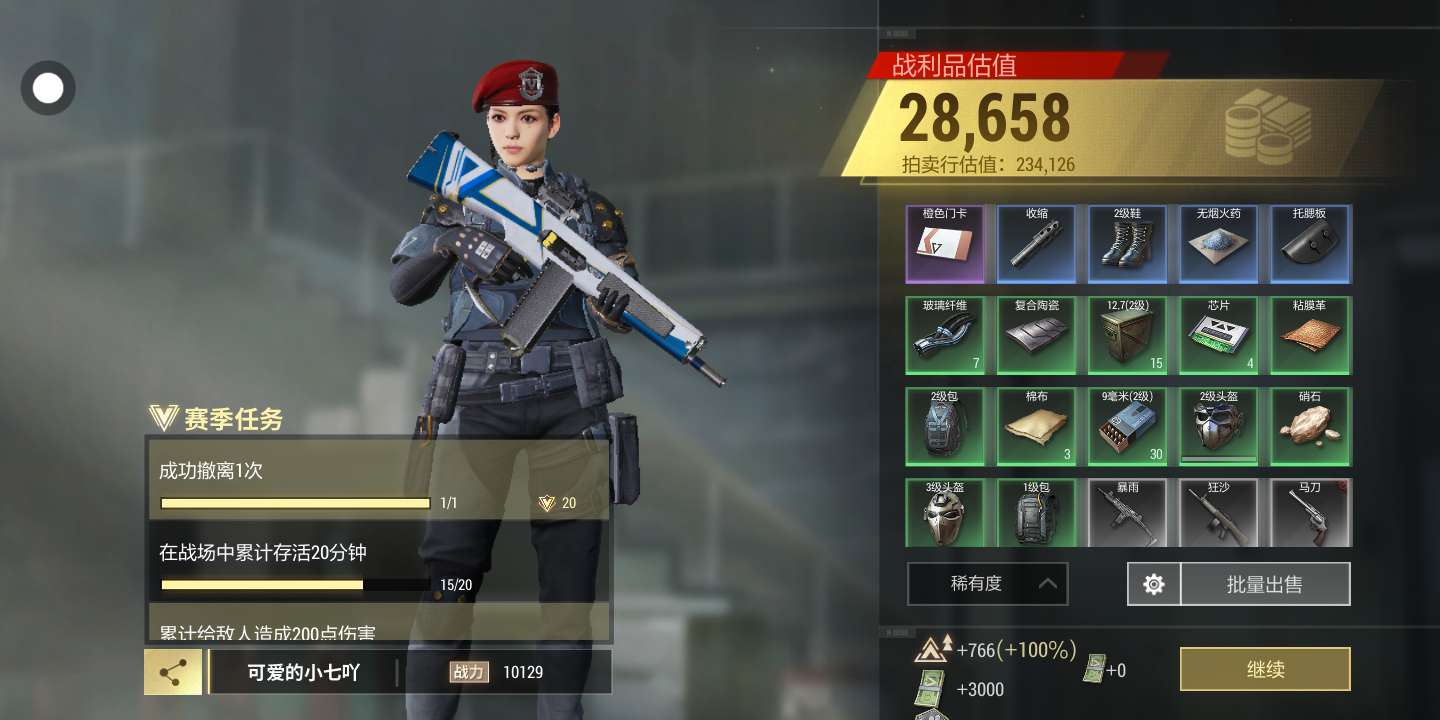Tap the white circle floating button
The height and width of the screenshot is (720, 1440).
(x=48, y=88)
